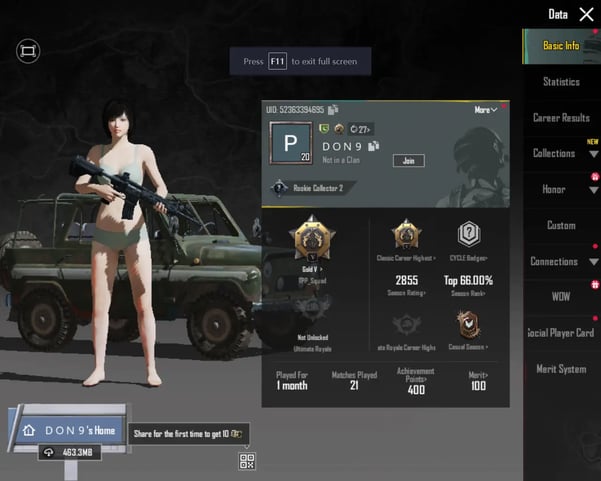Switch to the Basic Info tab
Screen dimensions: 601x481
pyautogui.click(x=561, y=45)
